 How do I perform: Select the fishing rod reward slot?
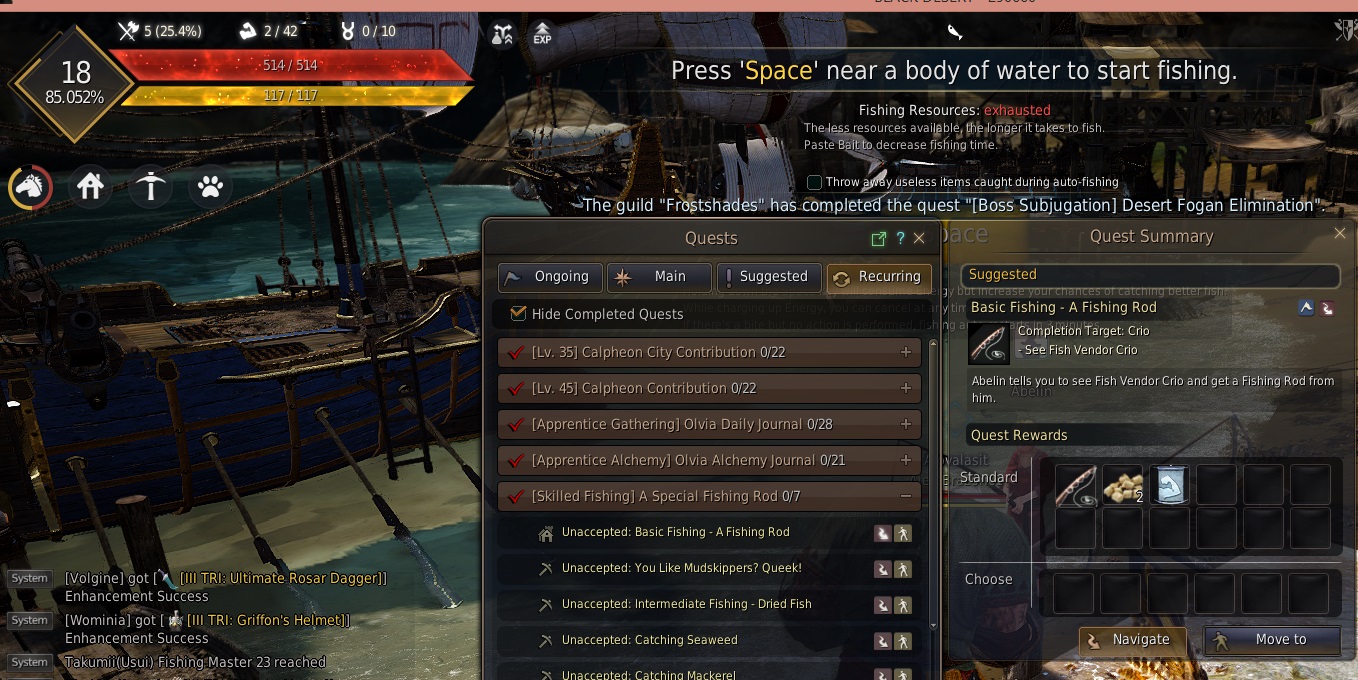[x=1076, y=484]
